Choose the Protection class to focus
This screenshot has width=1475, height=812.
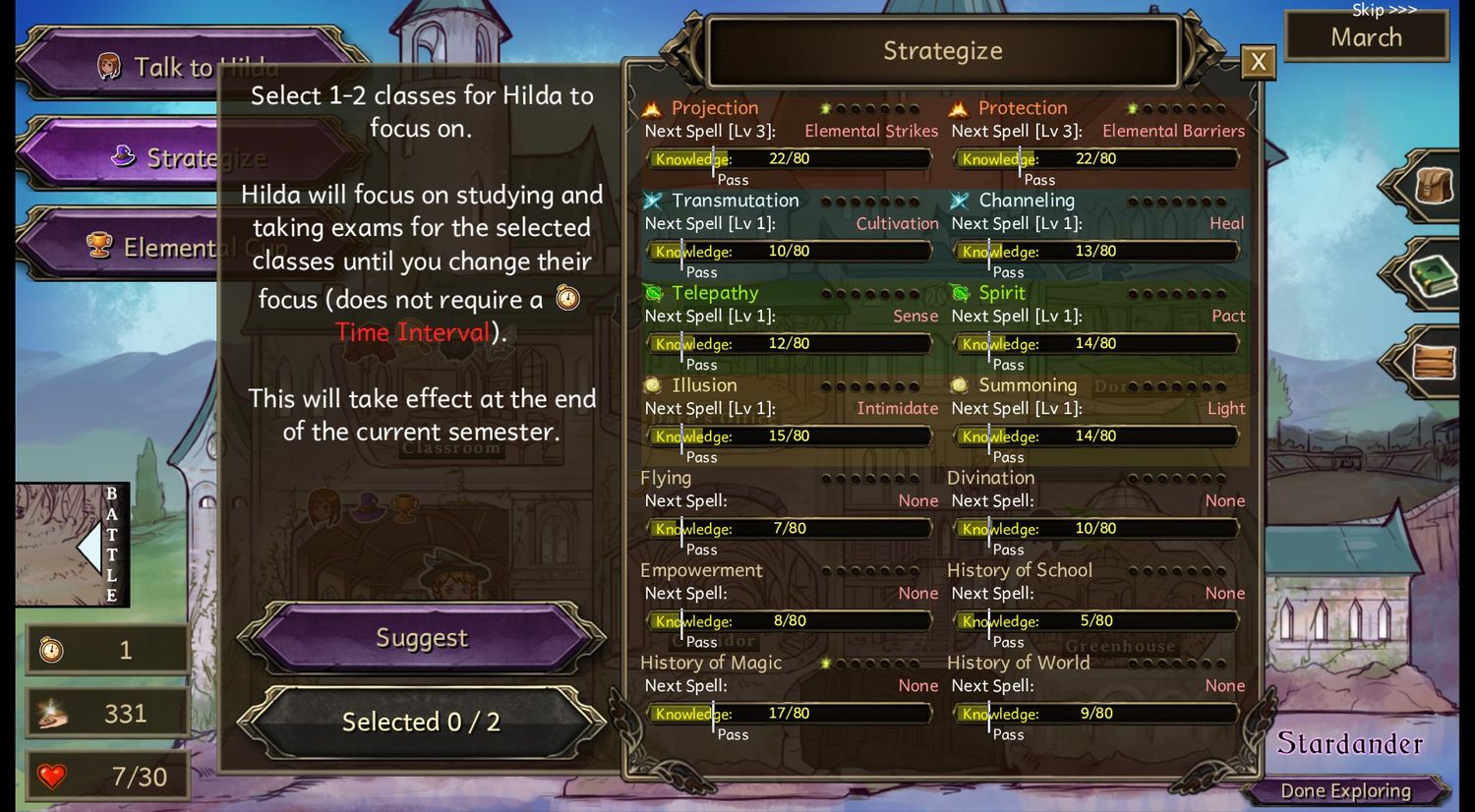1022,108
